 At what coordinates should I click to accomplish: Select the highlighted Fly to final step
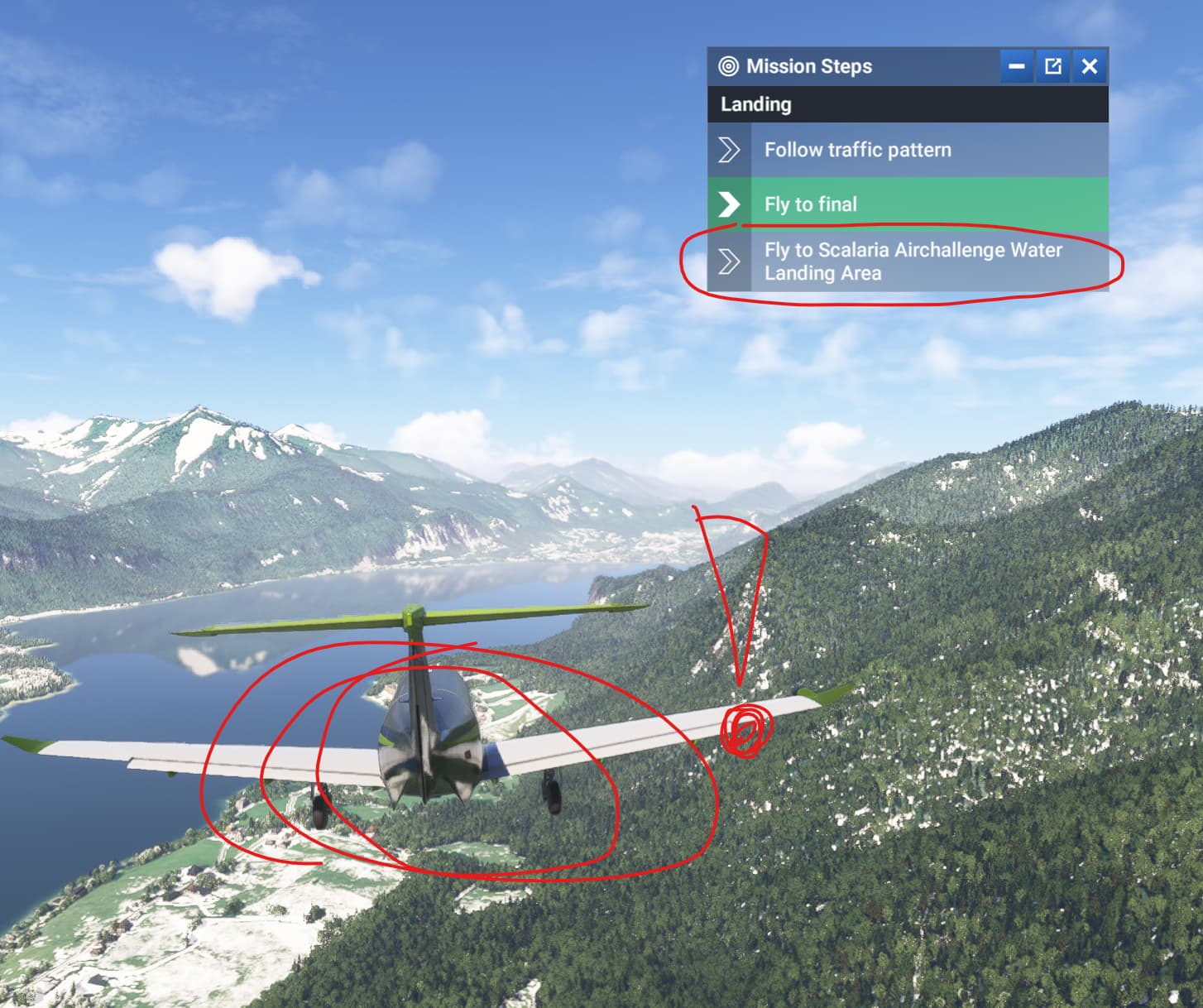pyautogui.click(x=910, y=204)
